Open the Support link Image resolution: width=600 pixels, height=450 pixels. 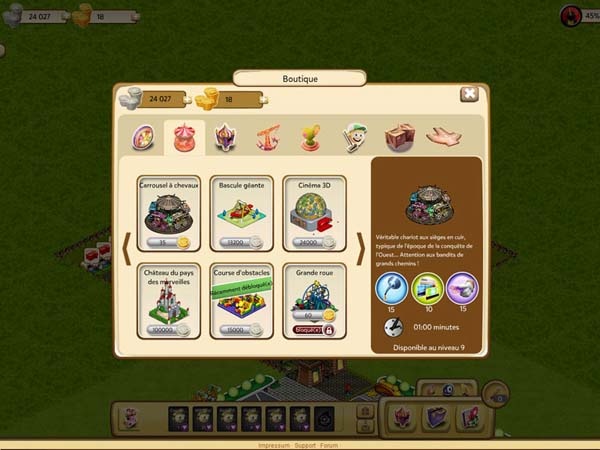coord(303,445)
